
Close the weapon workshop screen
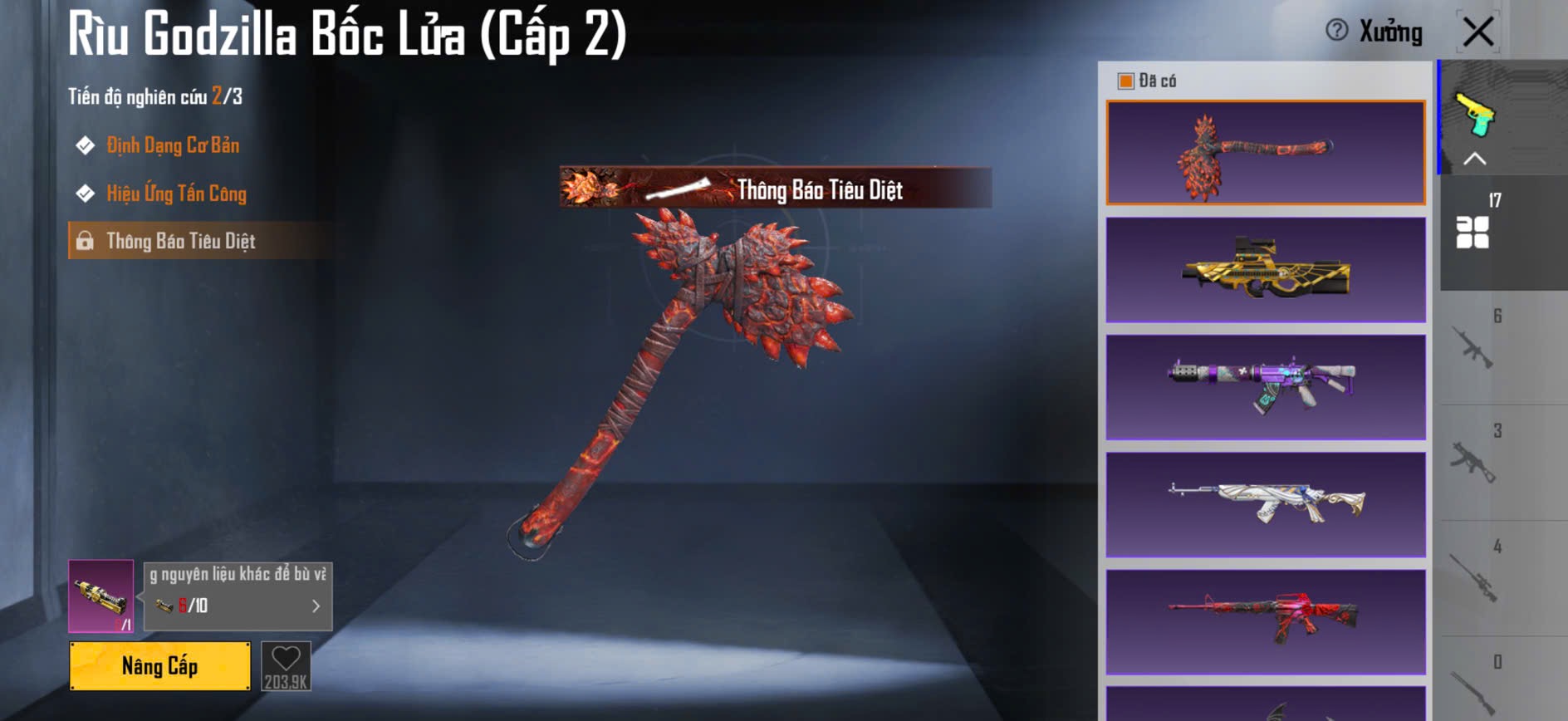coord(1478,32)
